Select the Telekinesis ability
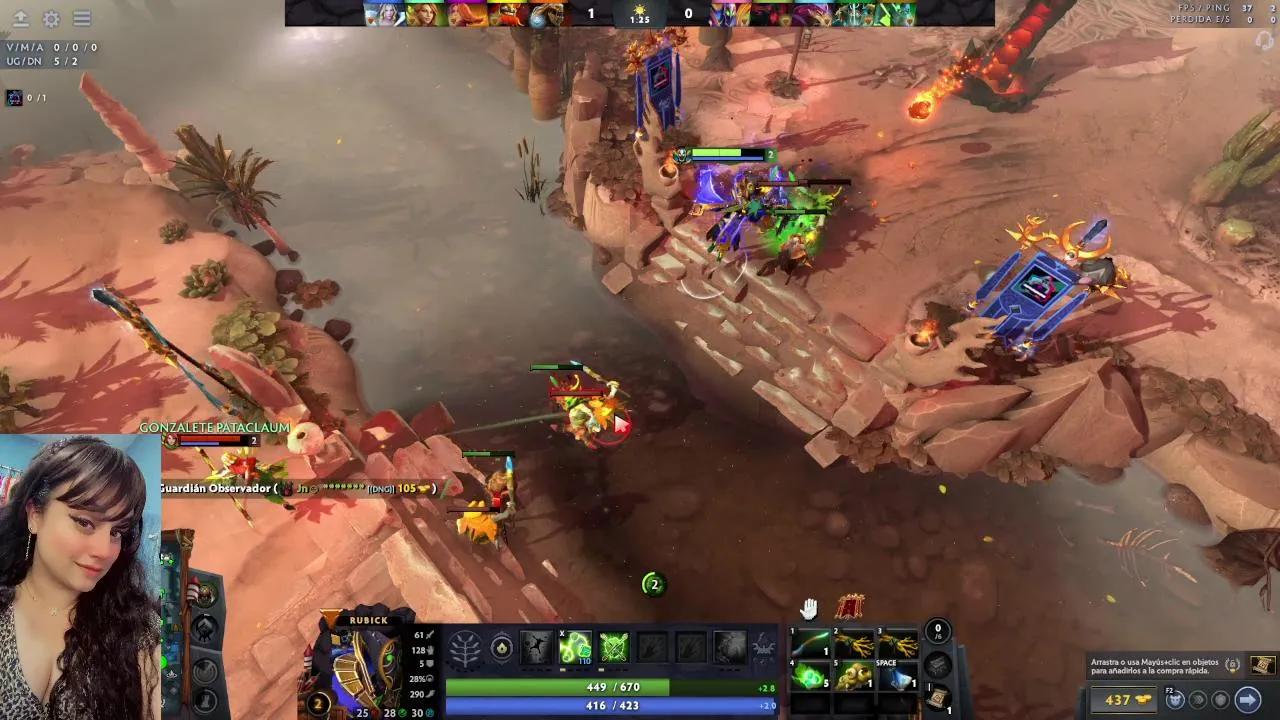Viewport: 1280px width, 720px height. click(x=535, y=648)
